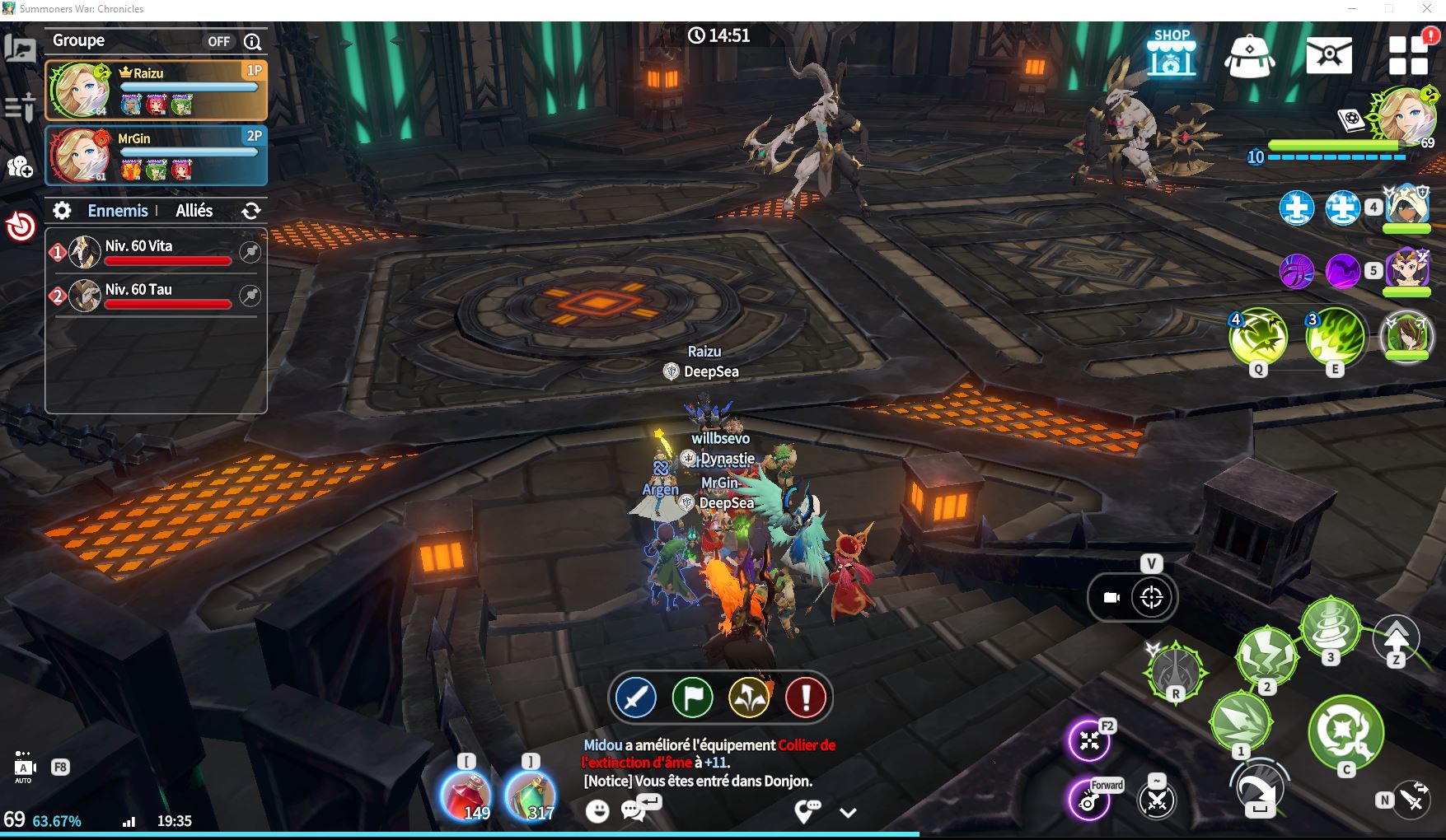Select party member MrGin's frame

(x=156, y=156)
